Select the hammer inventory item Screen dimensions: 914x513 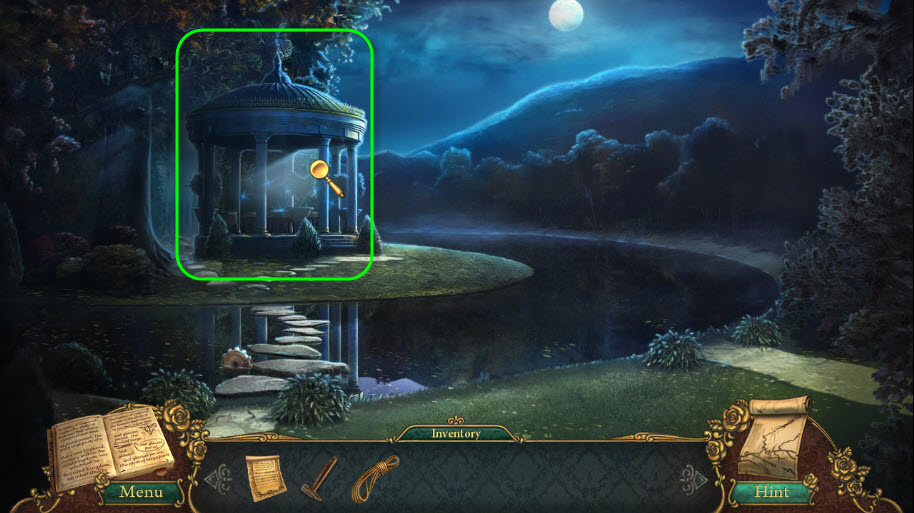(318, 476)
